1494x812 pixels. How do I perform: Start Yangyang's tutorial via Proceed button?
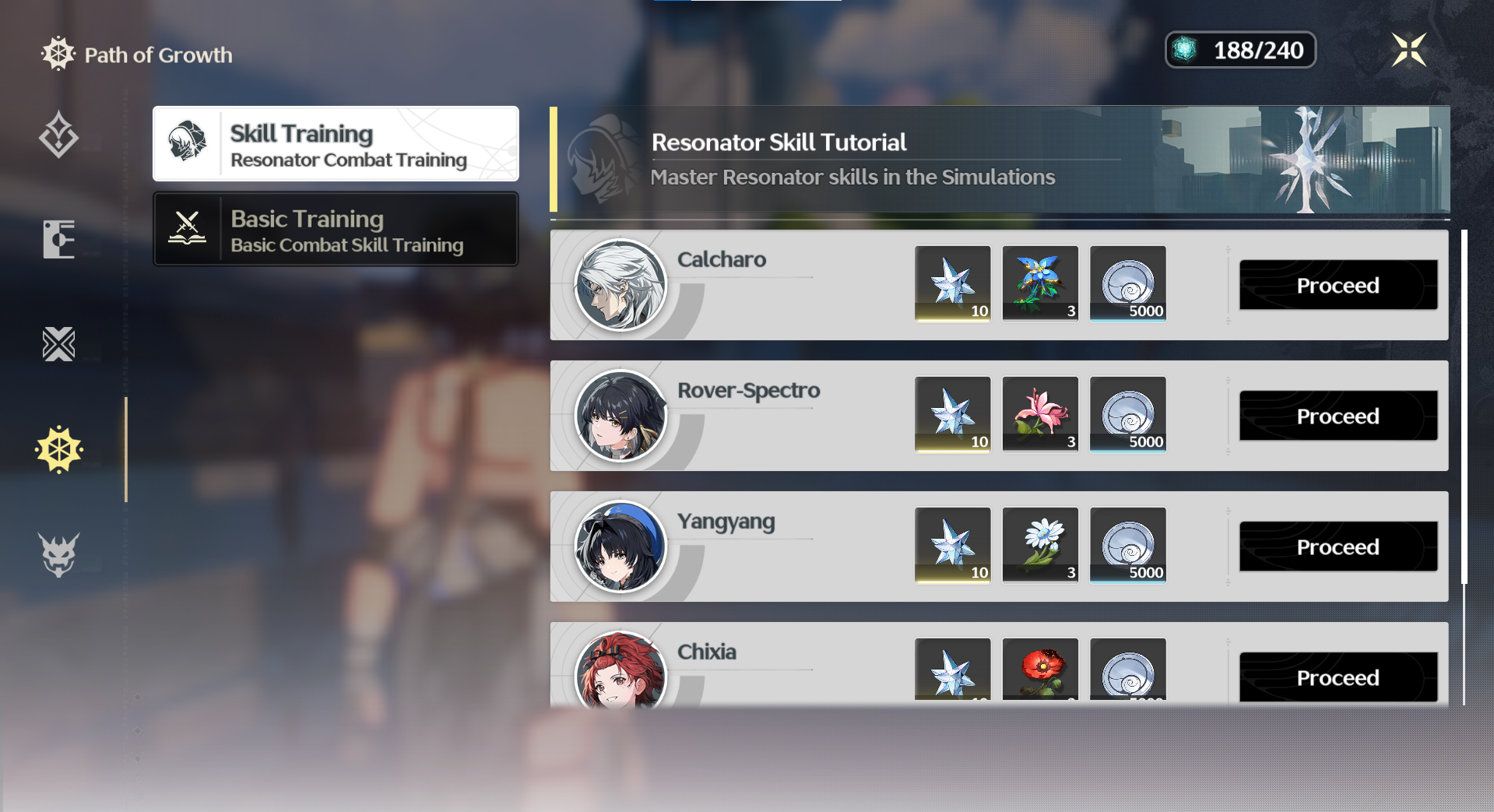click(1338, 547)
